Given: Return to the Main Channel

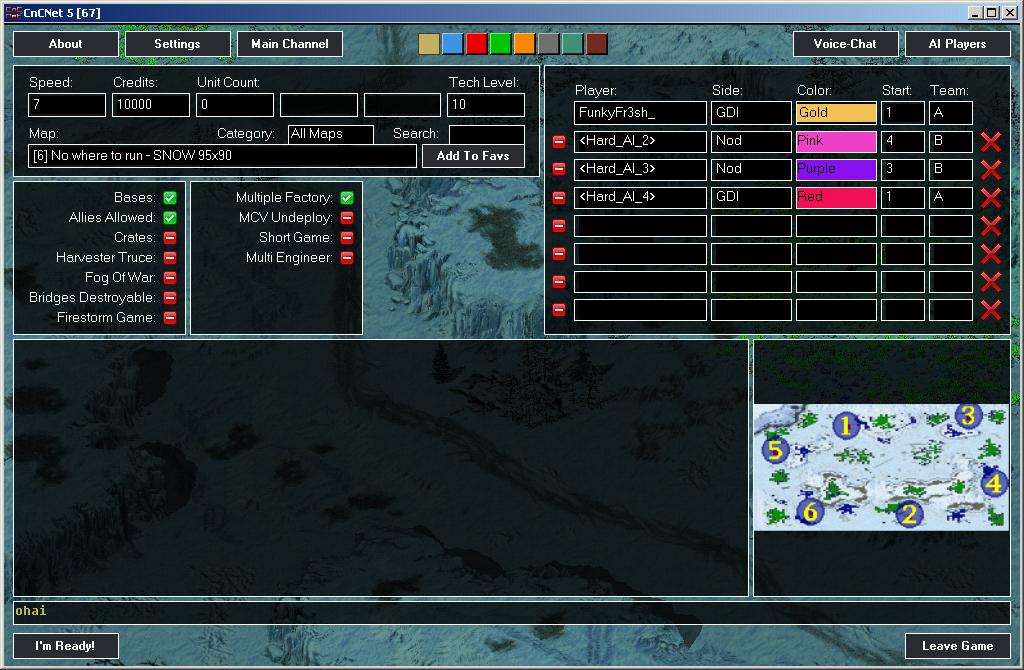Looking at the screenshot, I should click(290, 44).
